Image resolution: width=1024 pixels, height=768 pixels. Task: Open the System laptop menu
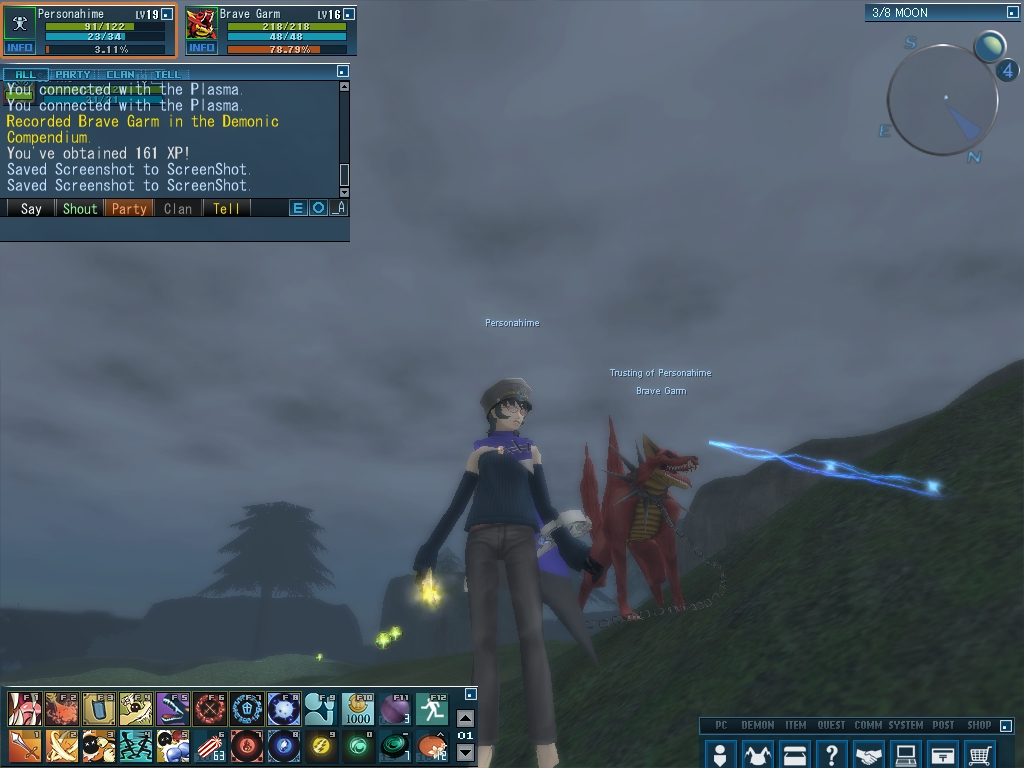(x=906, y=754)
